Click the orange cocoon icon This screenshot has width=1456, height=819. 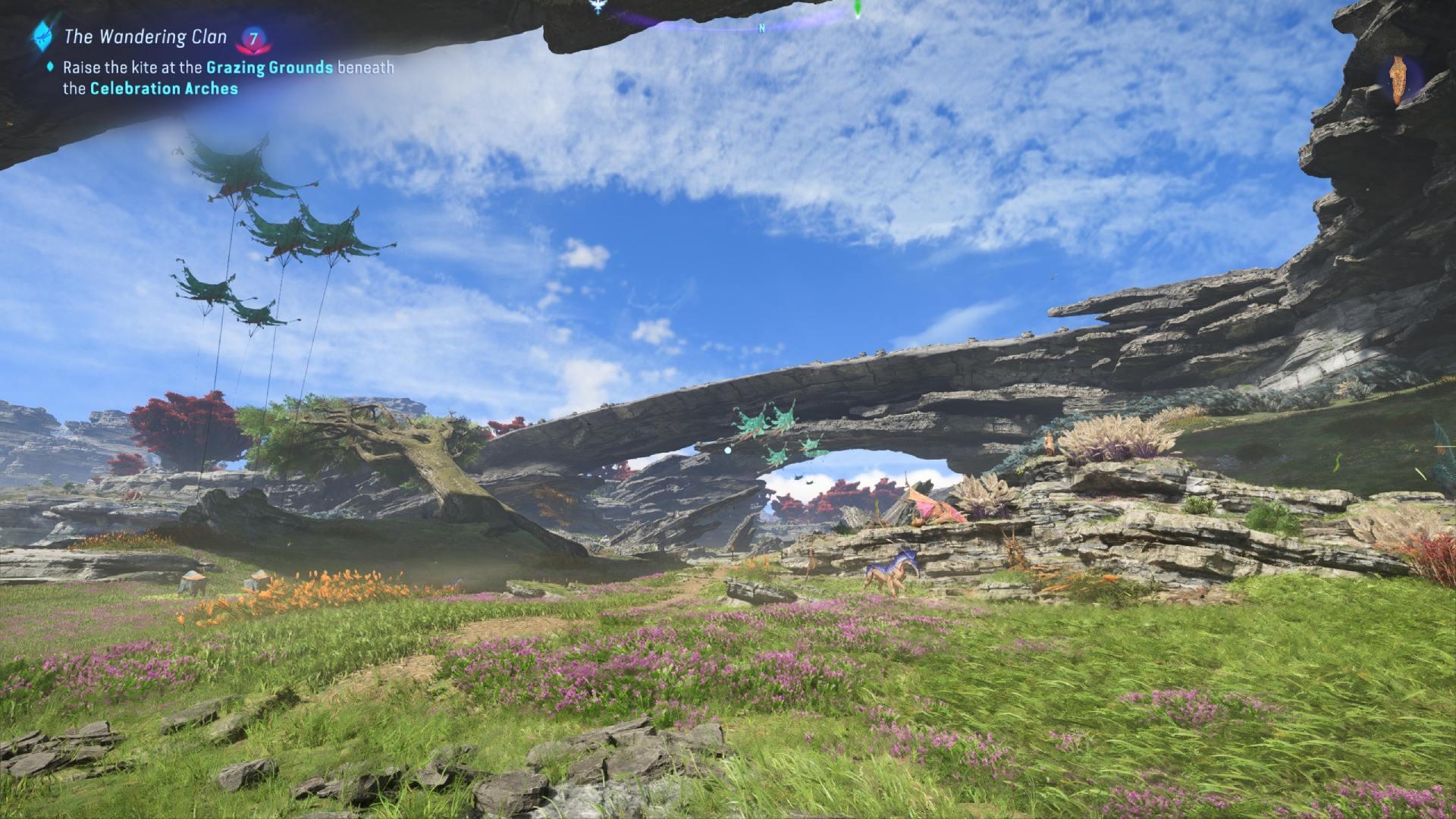[x=1398, y=81]
